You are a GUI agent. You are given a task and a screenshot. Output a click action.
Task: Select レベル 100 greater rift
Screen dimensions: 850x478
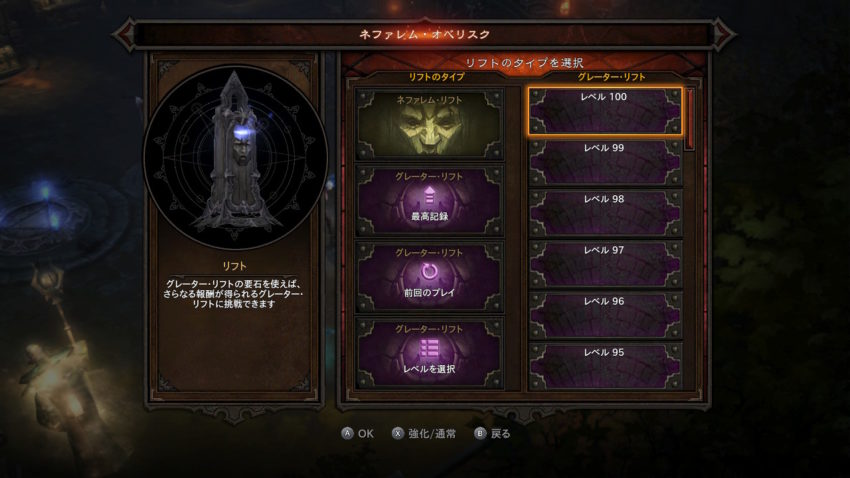click(x=605, y=111)
